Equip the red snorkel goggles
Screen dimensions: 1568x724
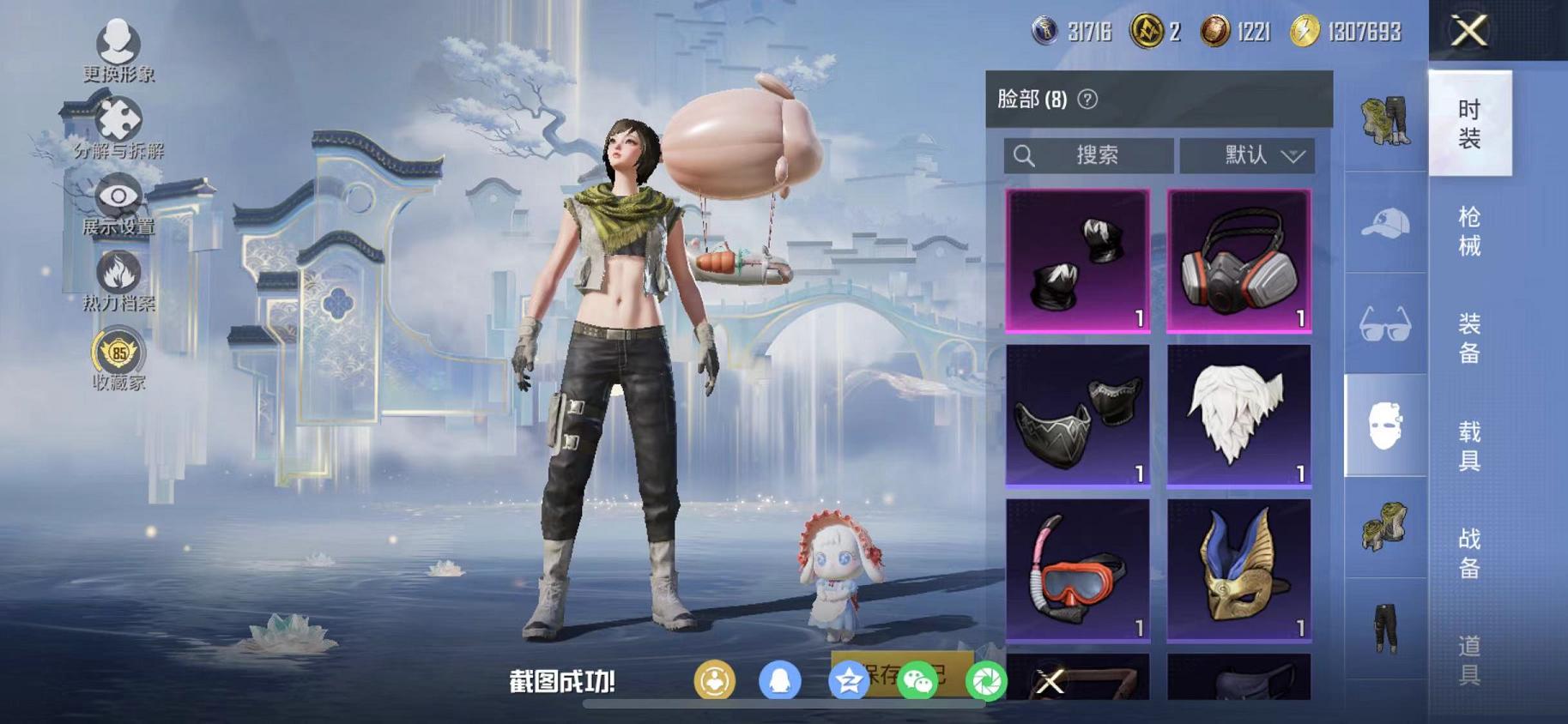click(1077, 570)
